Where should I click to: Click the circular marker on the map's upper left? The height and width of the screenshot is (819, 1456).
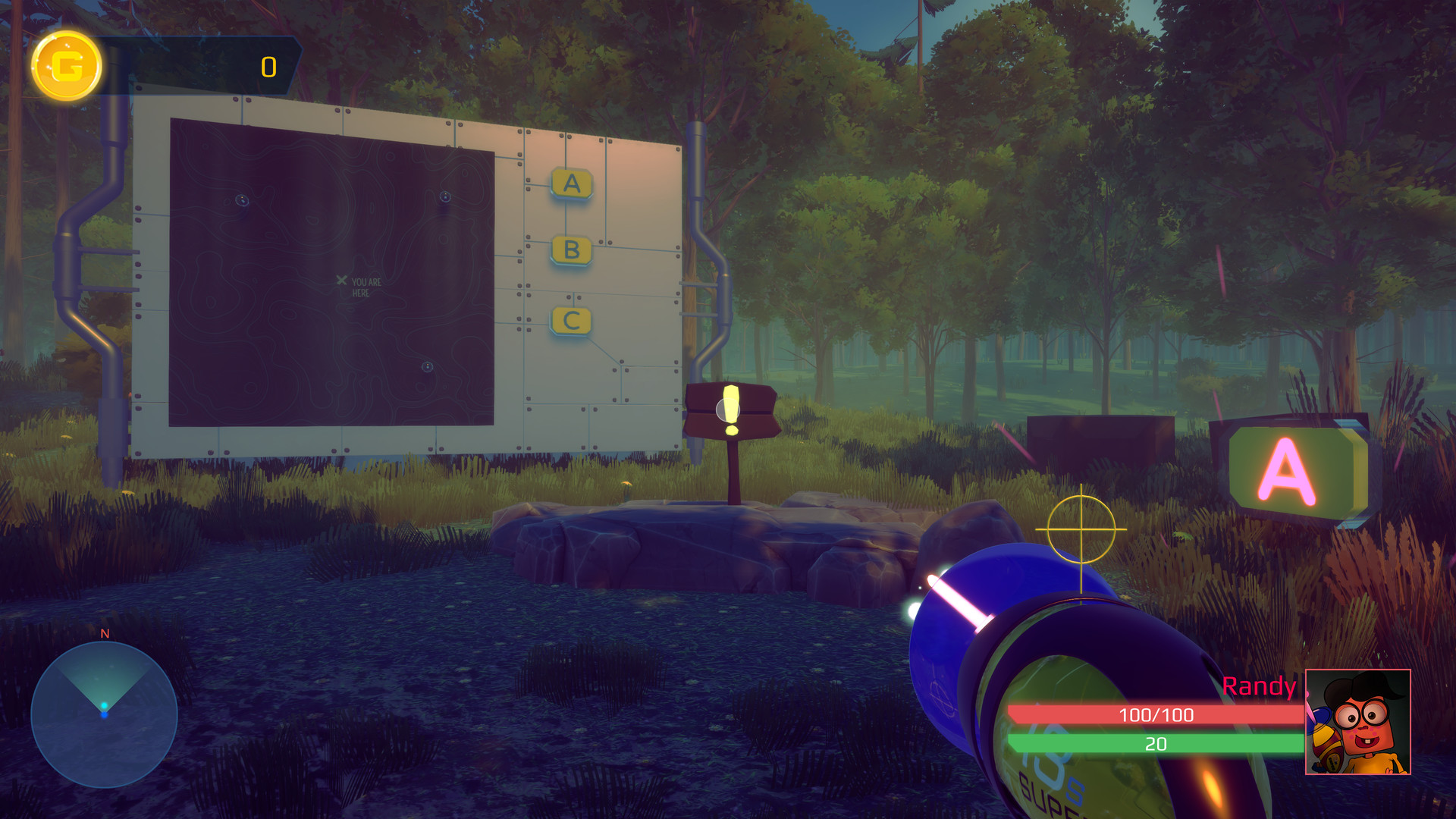pyautogui.click(x=242, y=201)
